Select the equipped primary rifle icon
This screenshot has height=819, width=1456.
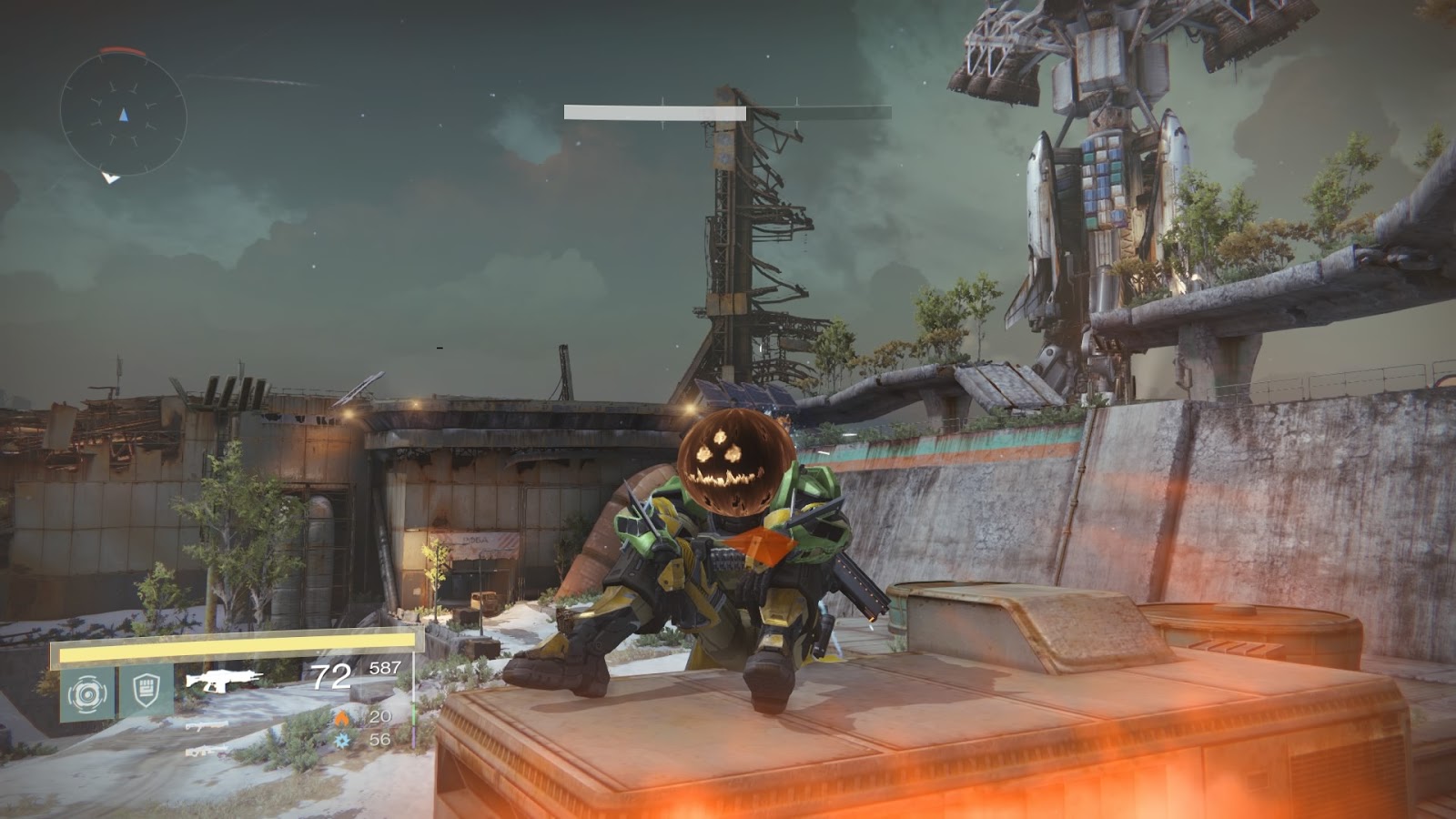pyautogui.click(x=223, y=680)
